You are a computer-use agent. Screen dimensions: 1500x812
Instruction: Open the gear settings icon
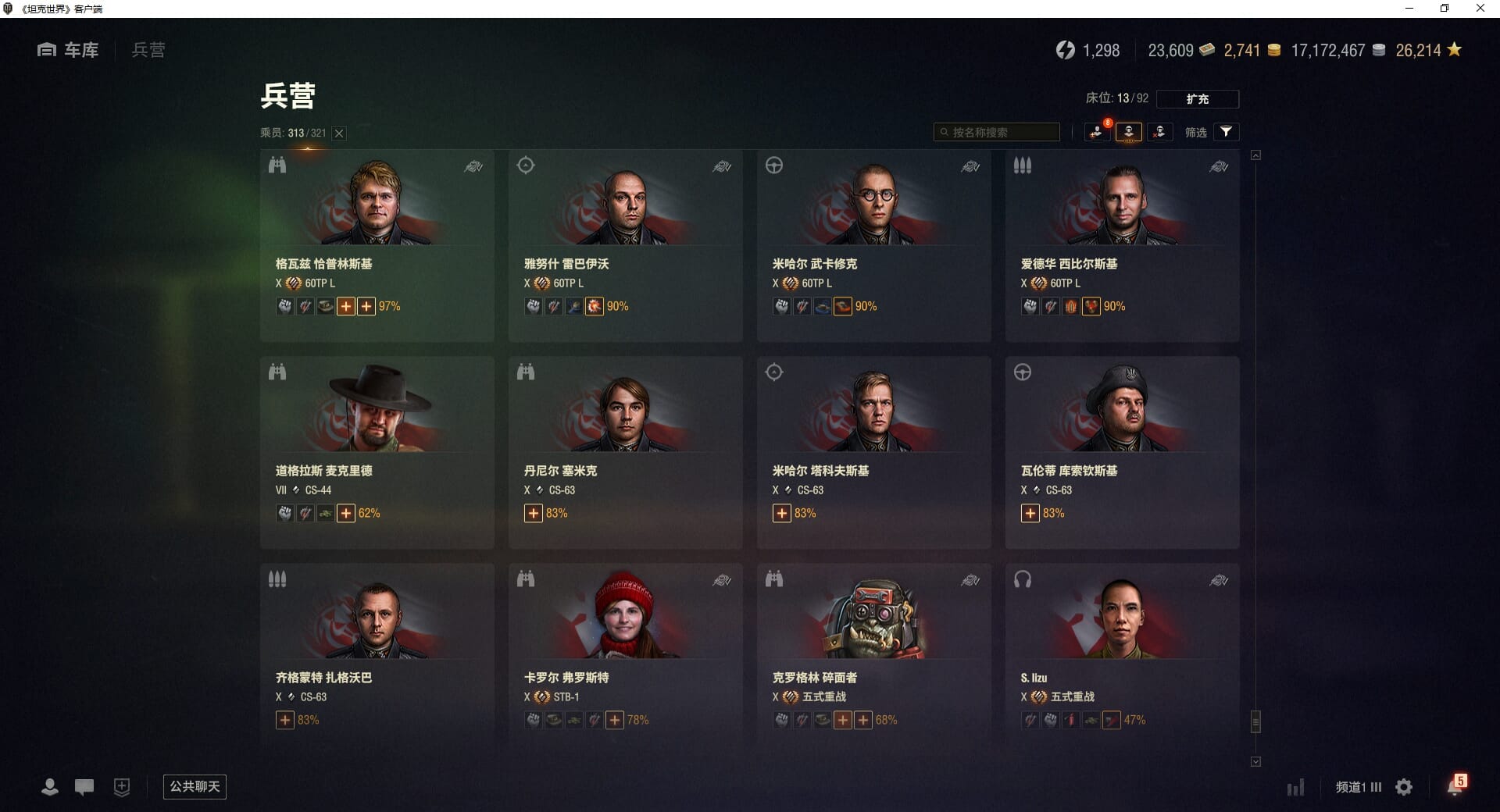(1404, 787)
